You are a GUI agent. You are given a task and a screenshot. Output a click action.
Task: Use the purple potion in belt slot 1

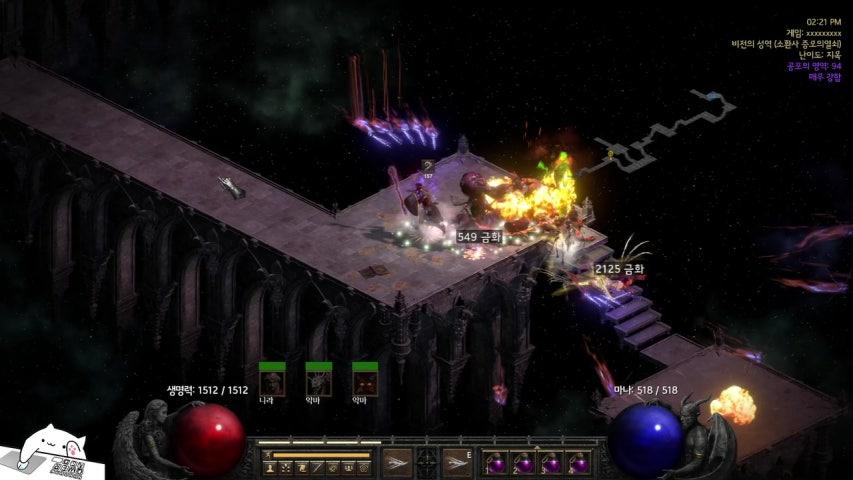[x=494, y=463]
